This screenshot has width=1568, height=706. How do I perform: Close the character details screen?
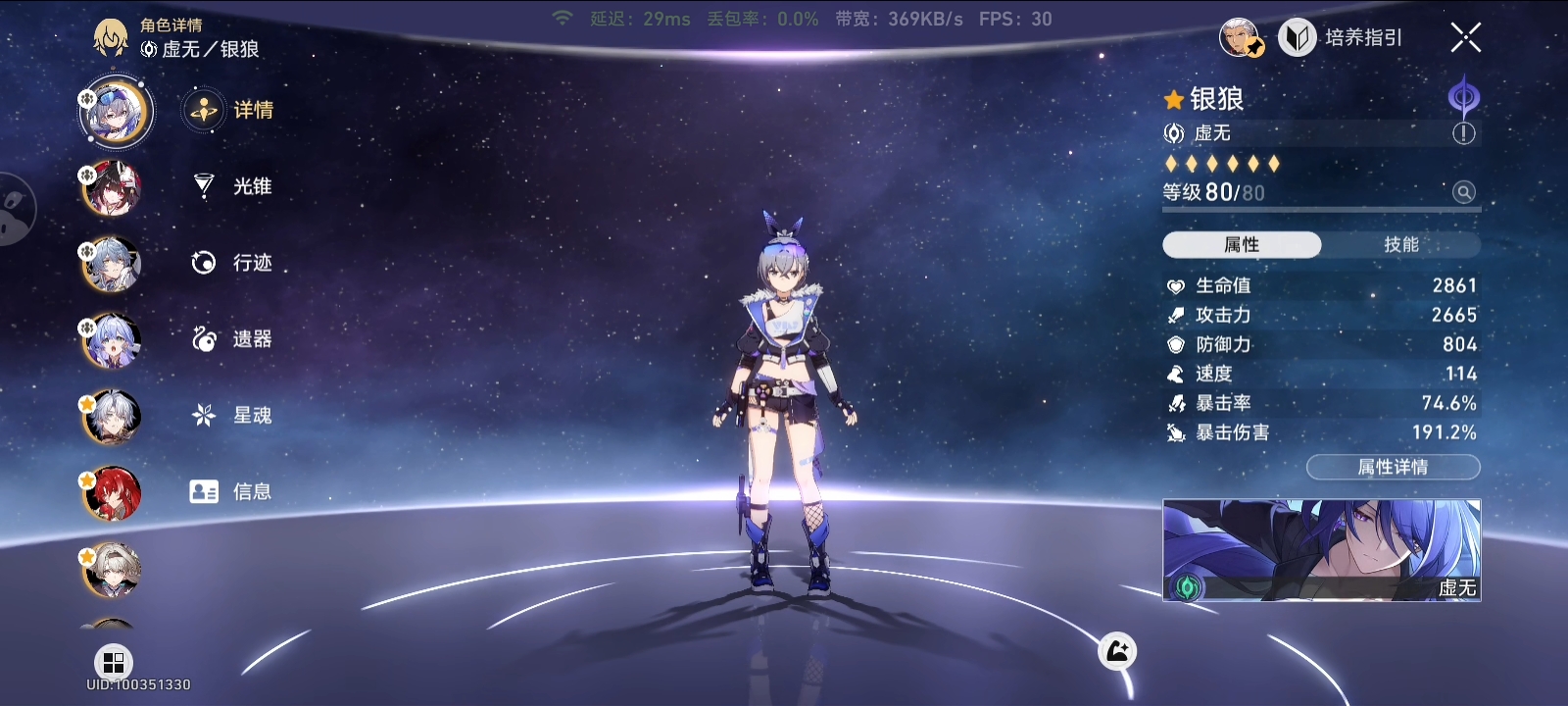1465,38
